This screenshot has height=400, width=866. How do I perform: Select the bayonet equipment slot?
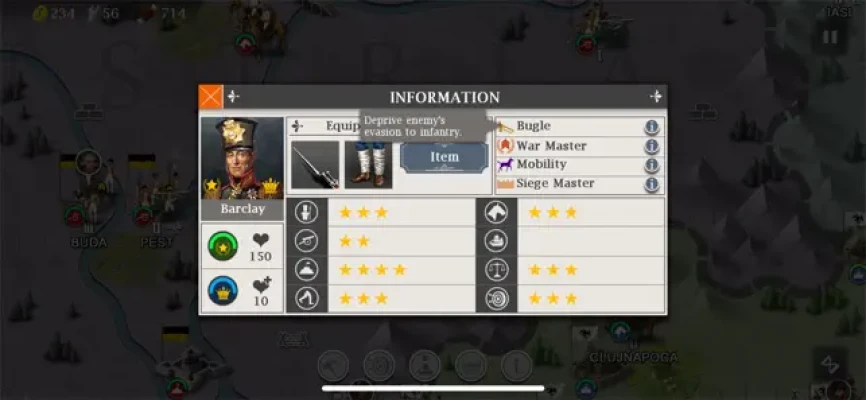coord(315,165)
